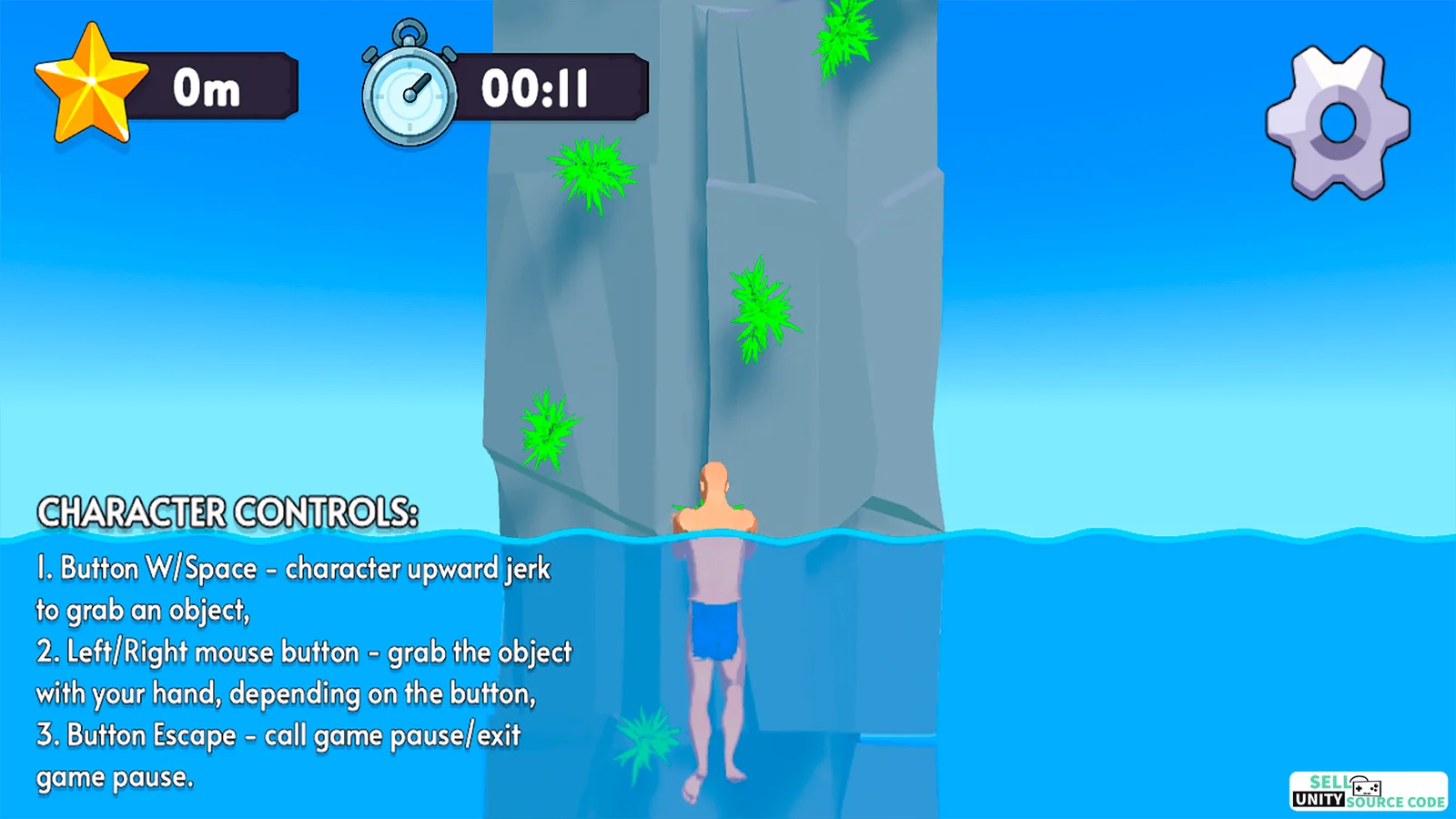The width and height of the screenshot is (1456, 819).
Task: Click the Sell Unity Source Code logo
Action: 1368,791
